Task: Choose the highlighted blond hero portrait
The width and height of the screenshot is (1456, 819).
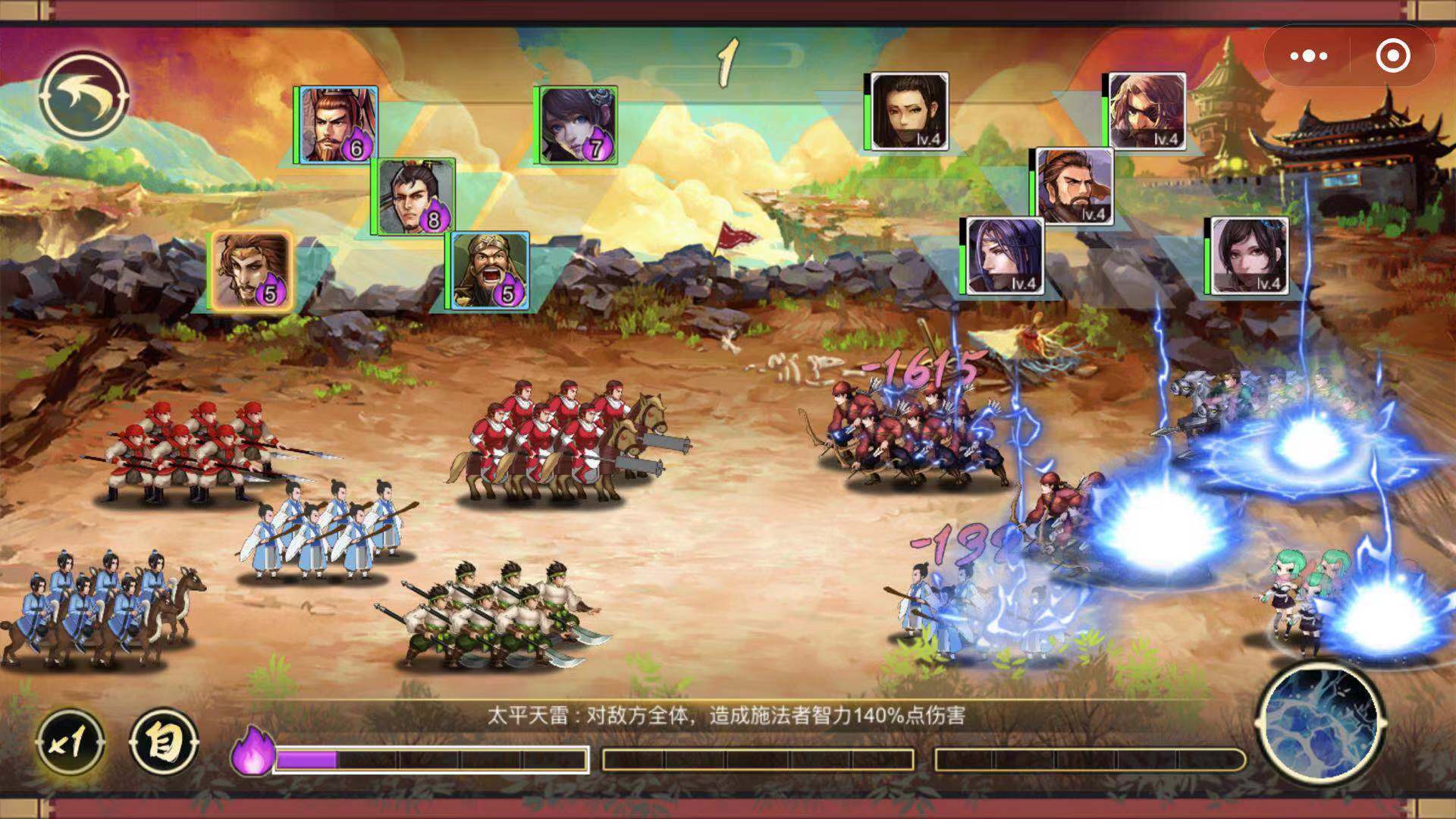Action: point(251,271)
